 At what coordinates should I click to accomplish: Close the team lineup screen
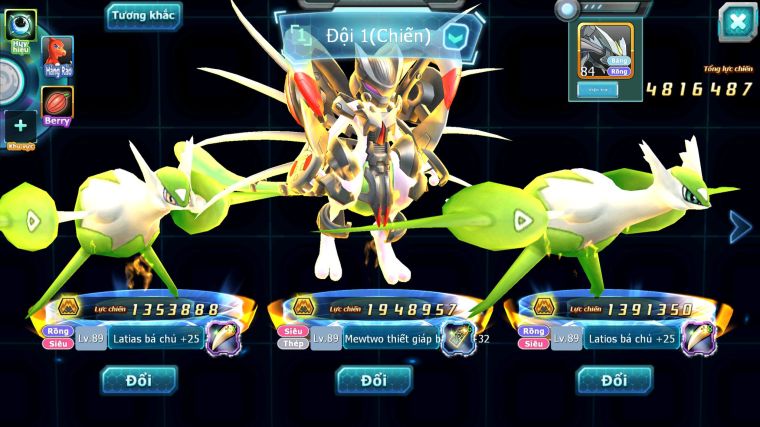[737, 21]
